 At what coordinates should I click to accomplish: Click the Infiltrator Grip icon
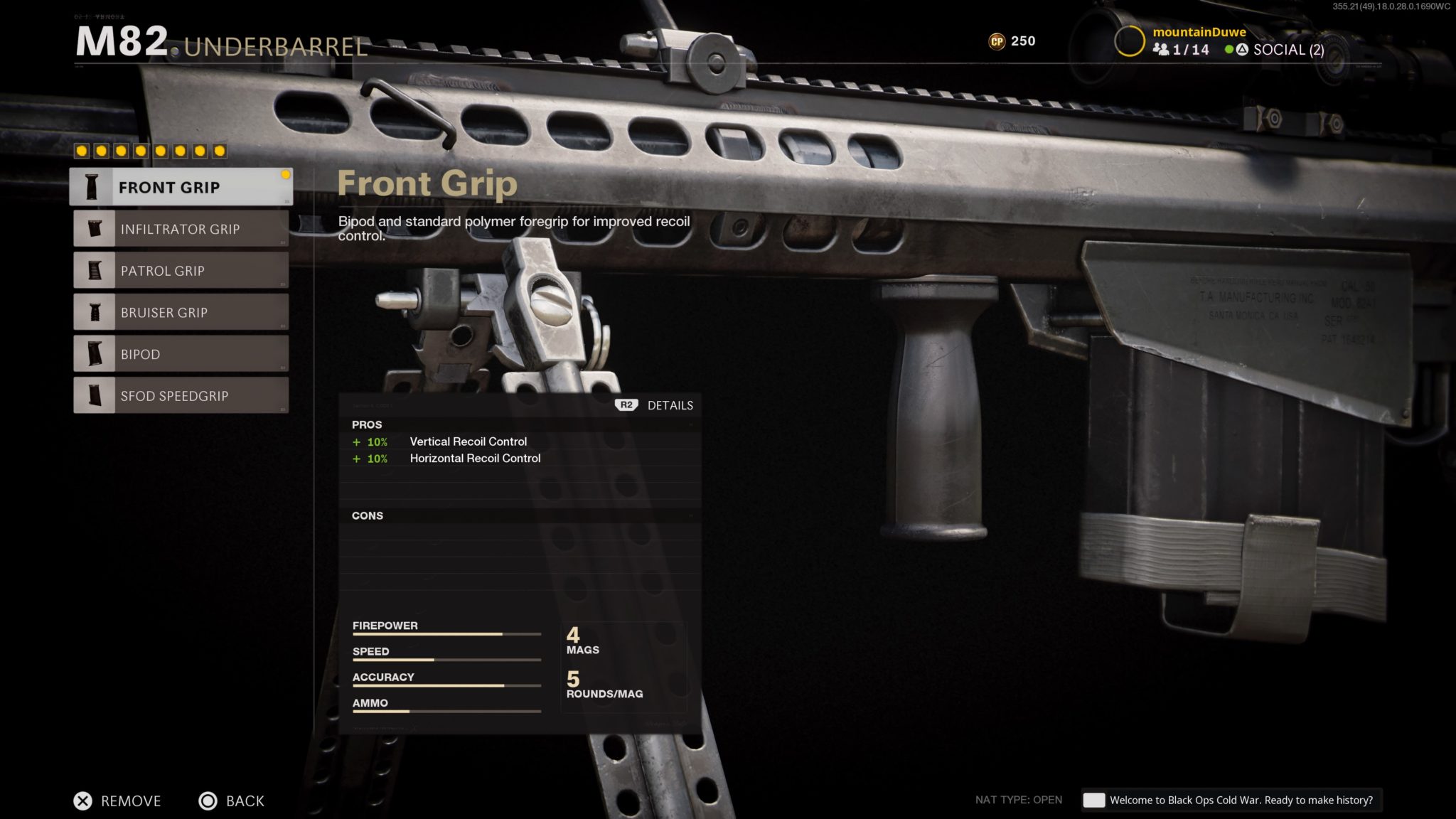pyautogui.click(x=93, y=229)
